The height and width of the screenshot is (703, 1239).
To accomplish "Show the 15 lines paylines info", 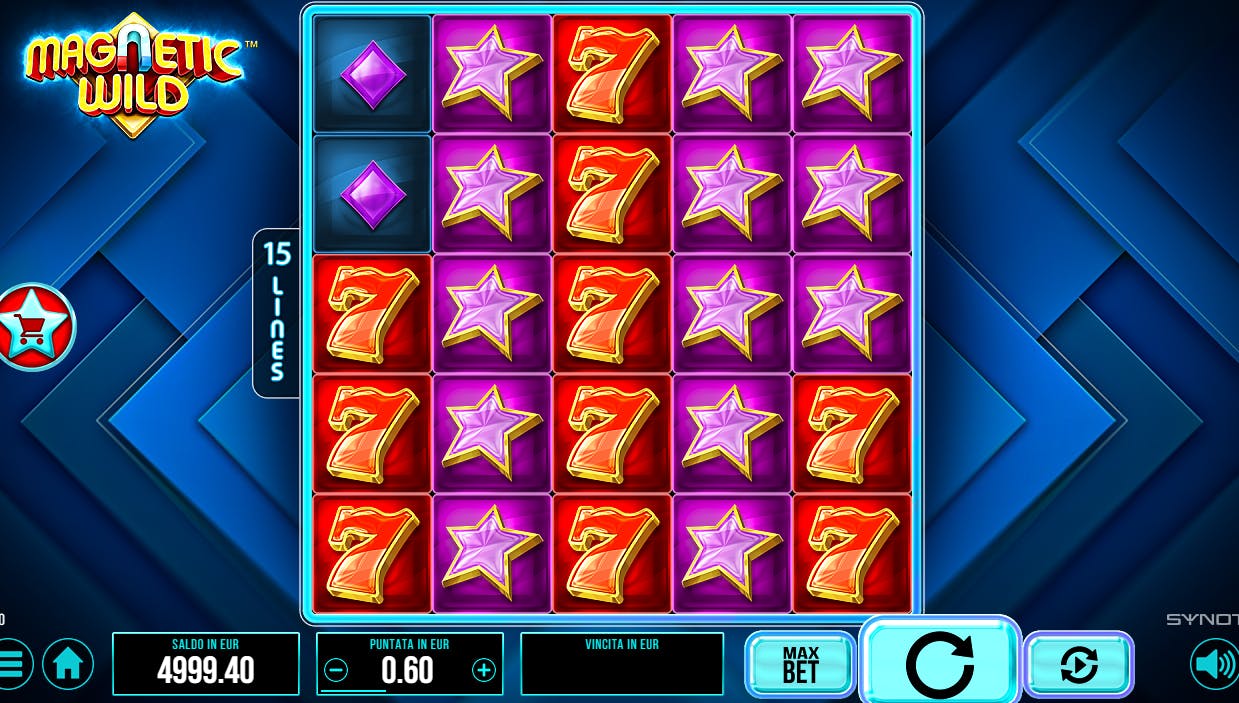I will coord(276,312).
